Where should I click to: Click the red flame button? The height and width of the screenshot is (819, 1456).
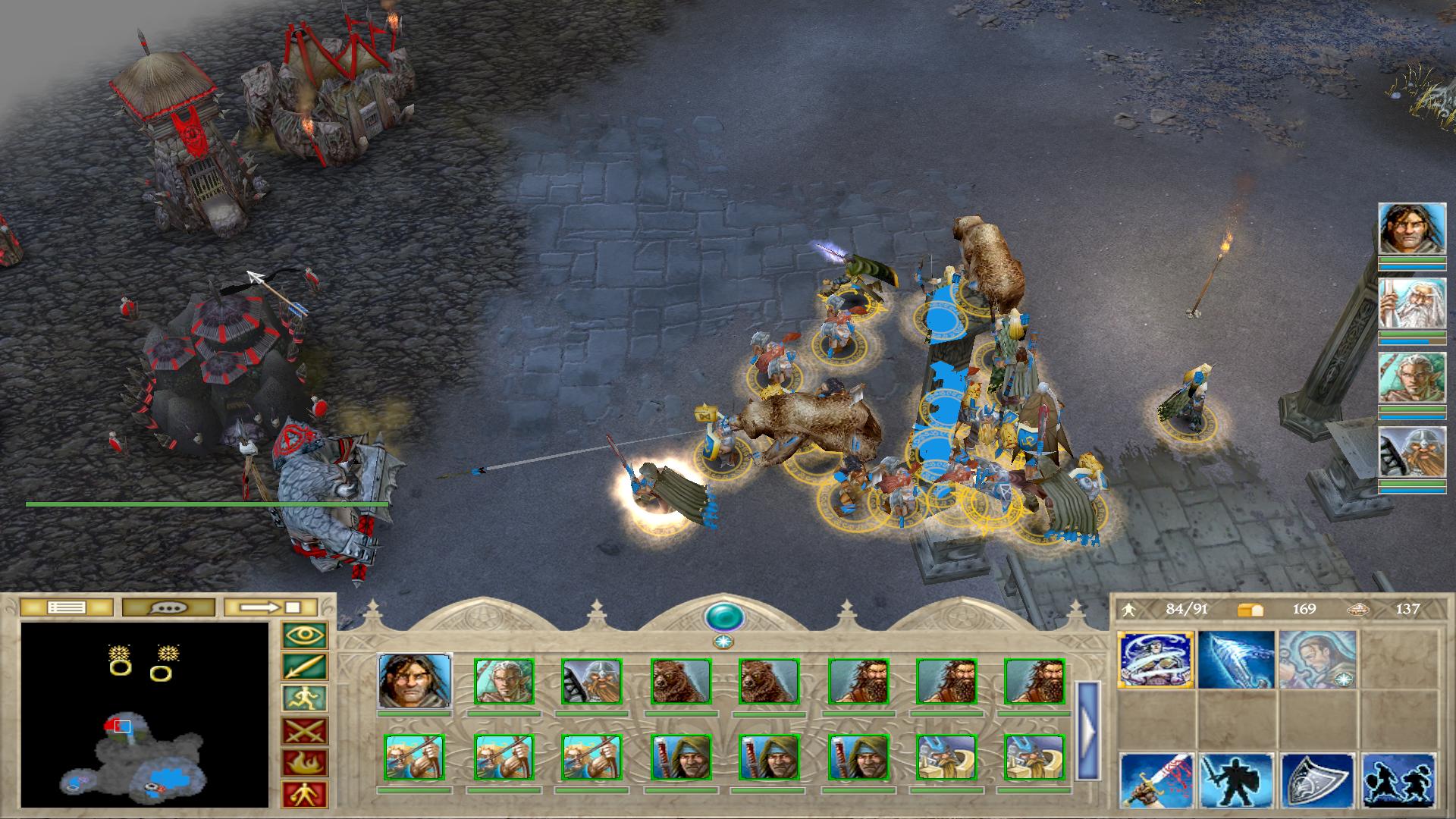pyautogui.click(x=304, y=763)
